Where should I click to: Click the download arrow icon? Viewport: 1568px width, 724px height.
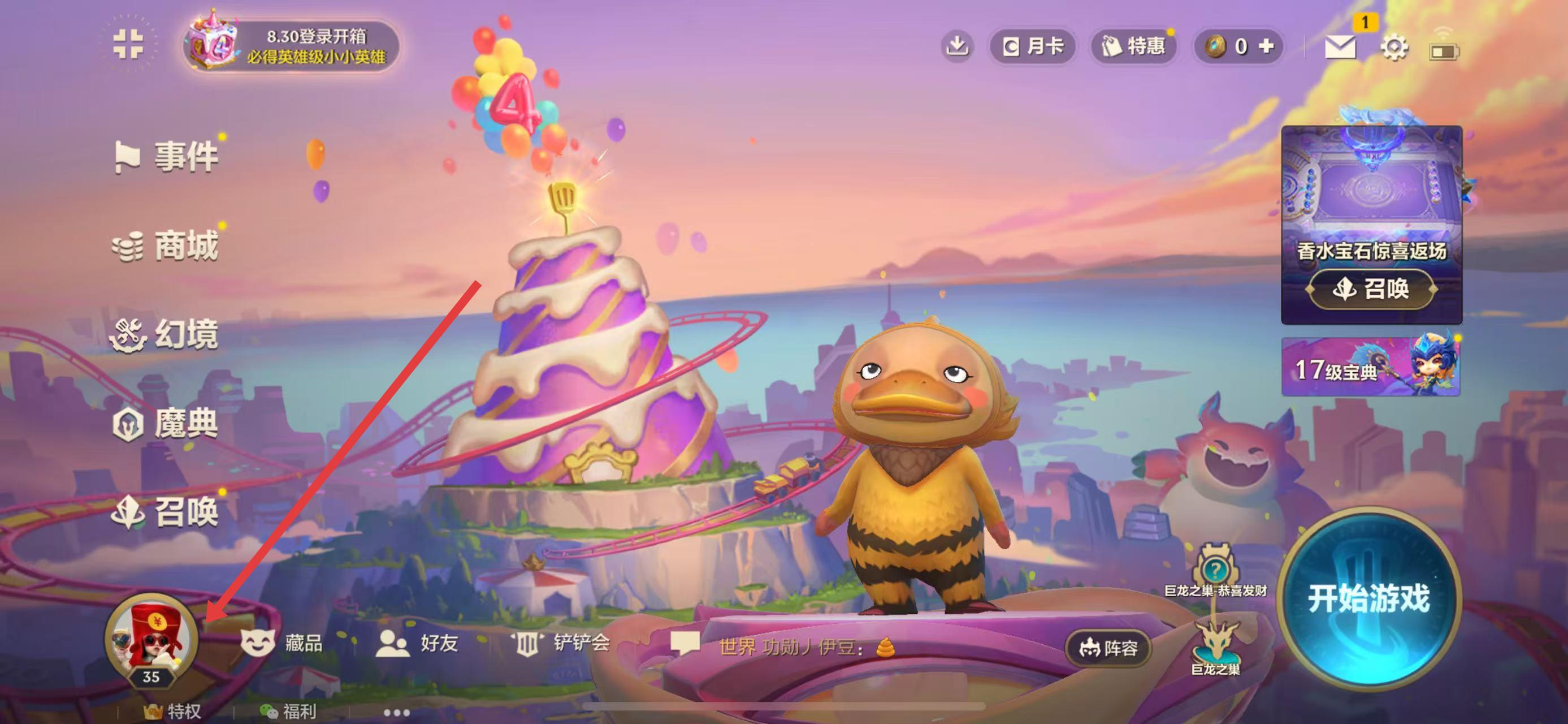click(x=958, y=46)
